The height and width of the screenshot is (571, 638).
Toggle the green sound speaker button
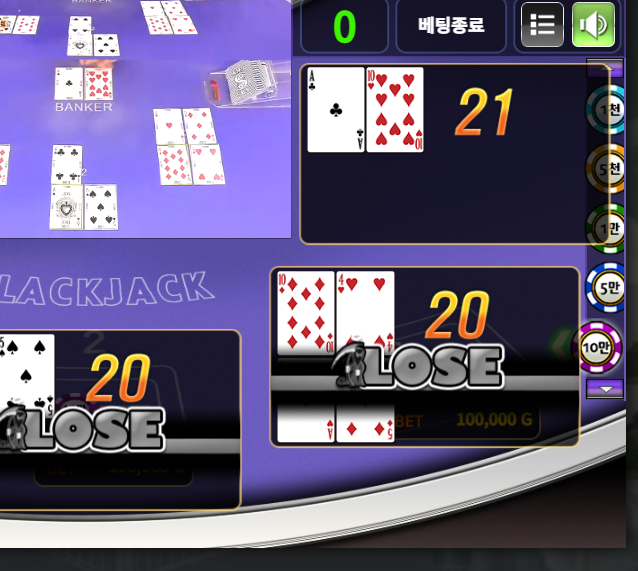coord(593,25)
